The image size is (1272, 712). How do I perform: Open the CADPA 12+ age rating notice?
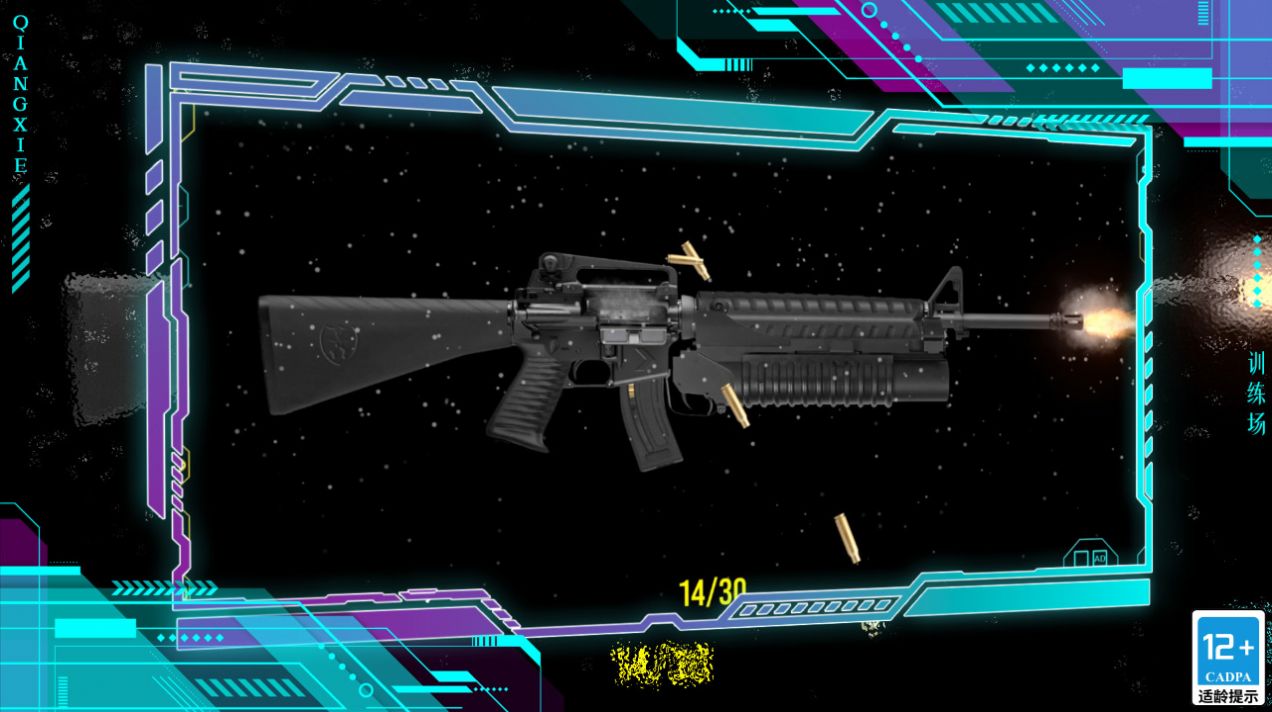(1229, 657)
